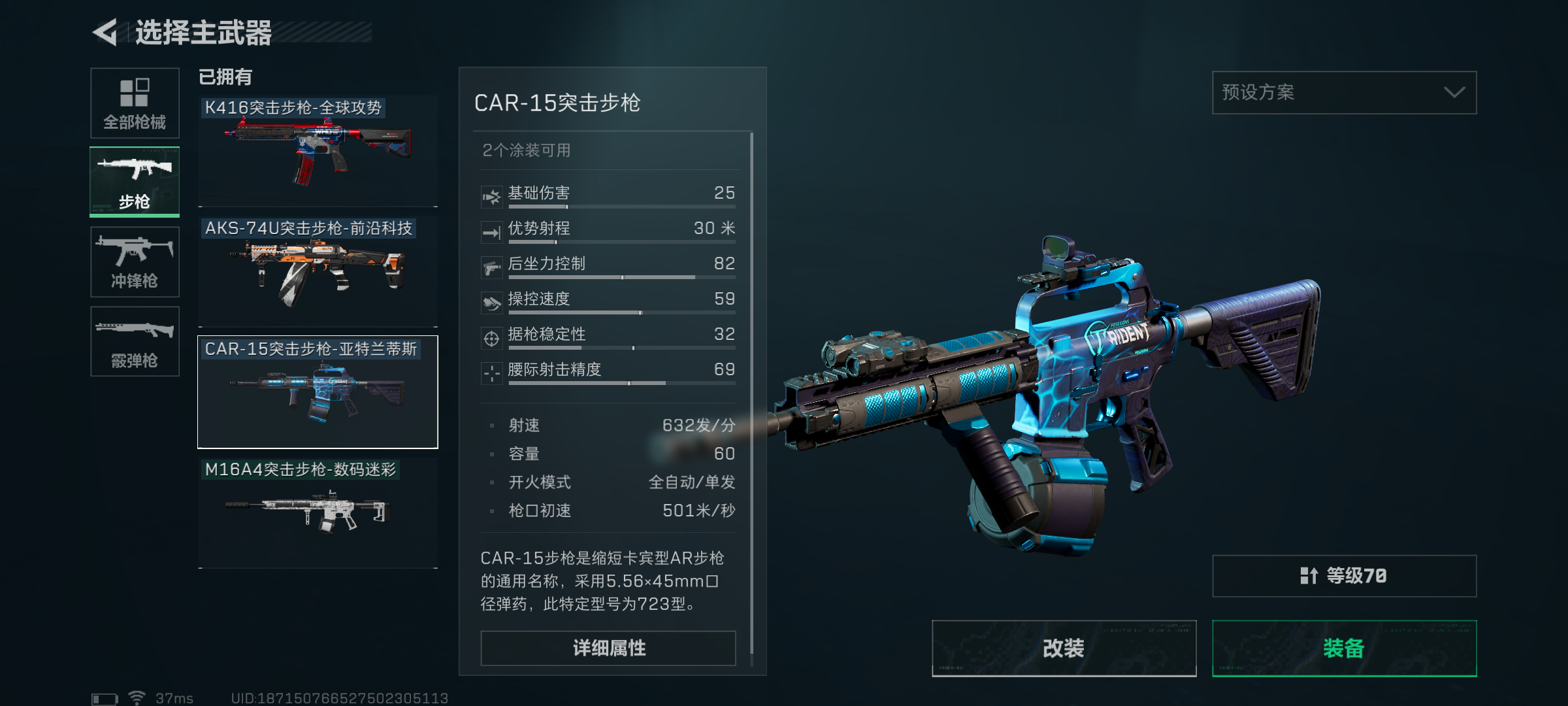Show all firearms with 全部枪械 tab
This screenshot has height=706, width=1568.
pos(135,103)
